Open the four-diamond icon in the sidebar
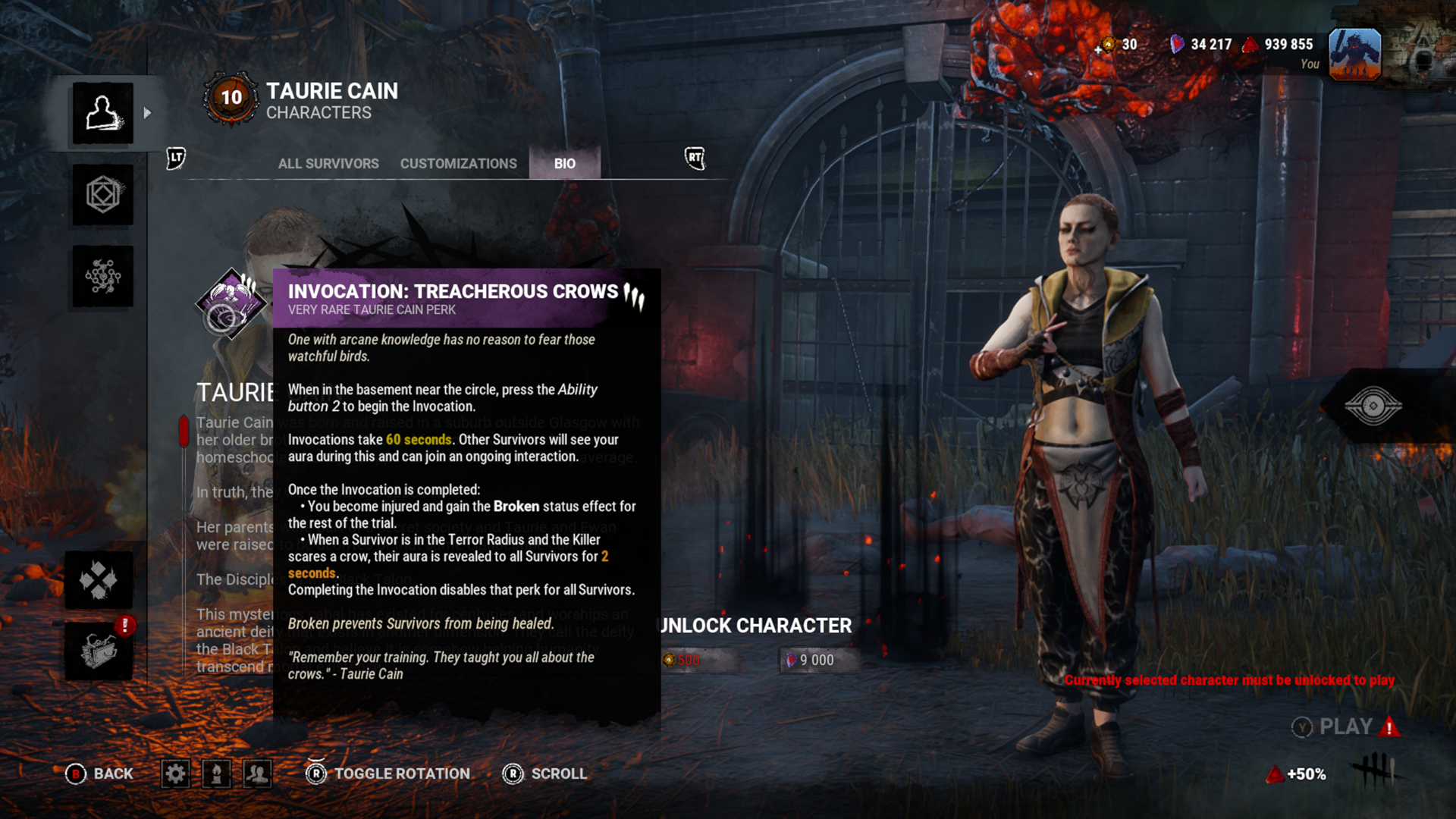 point(99,580)
